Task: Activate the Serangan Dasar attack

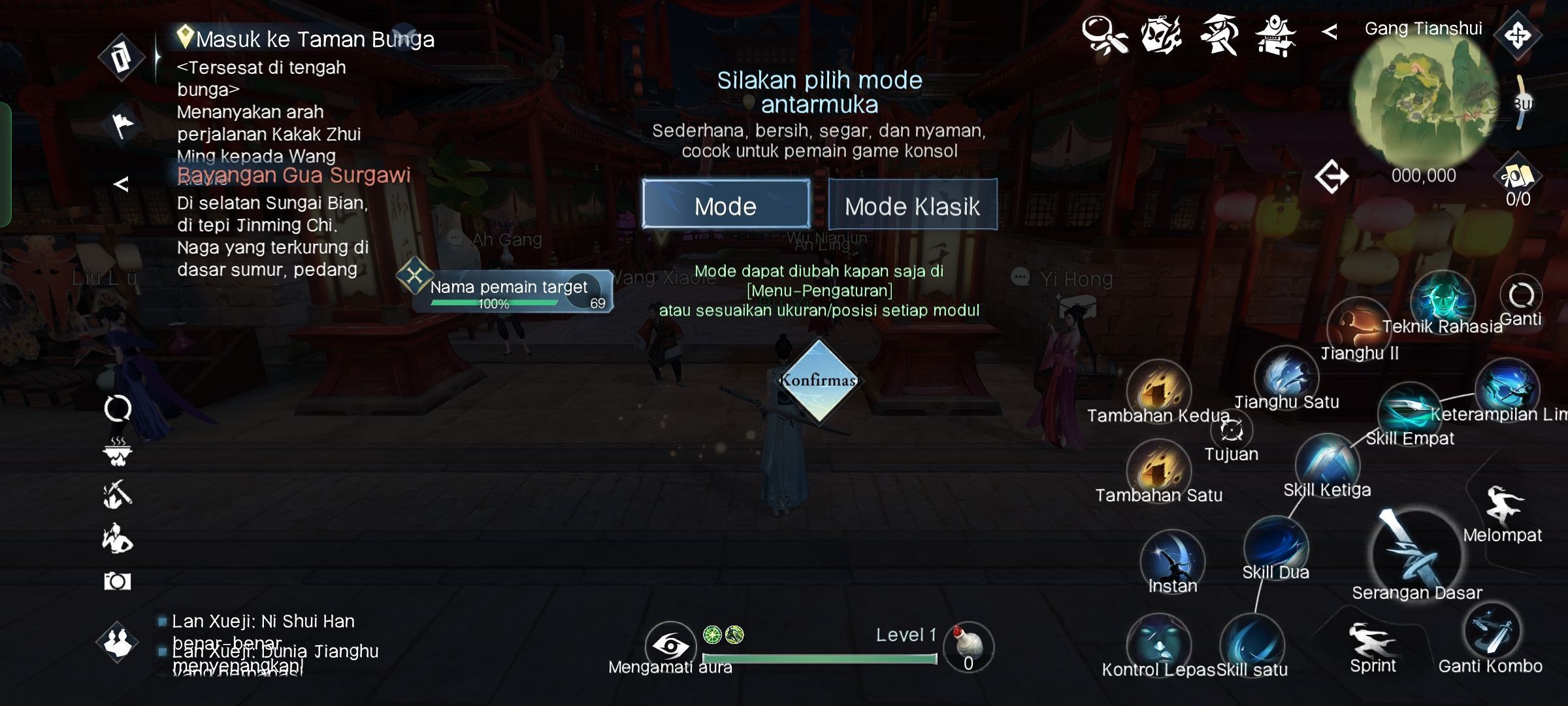Action: coord(1414,552)
